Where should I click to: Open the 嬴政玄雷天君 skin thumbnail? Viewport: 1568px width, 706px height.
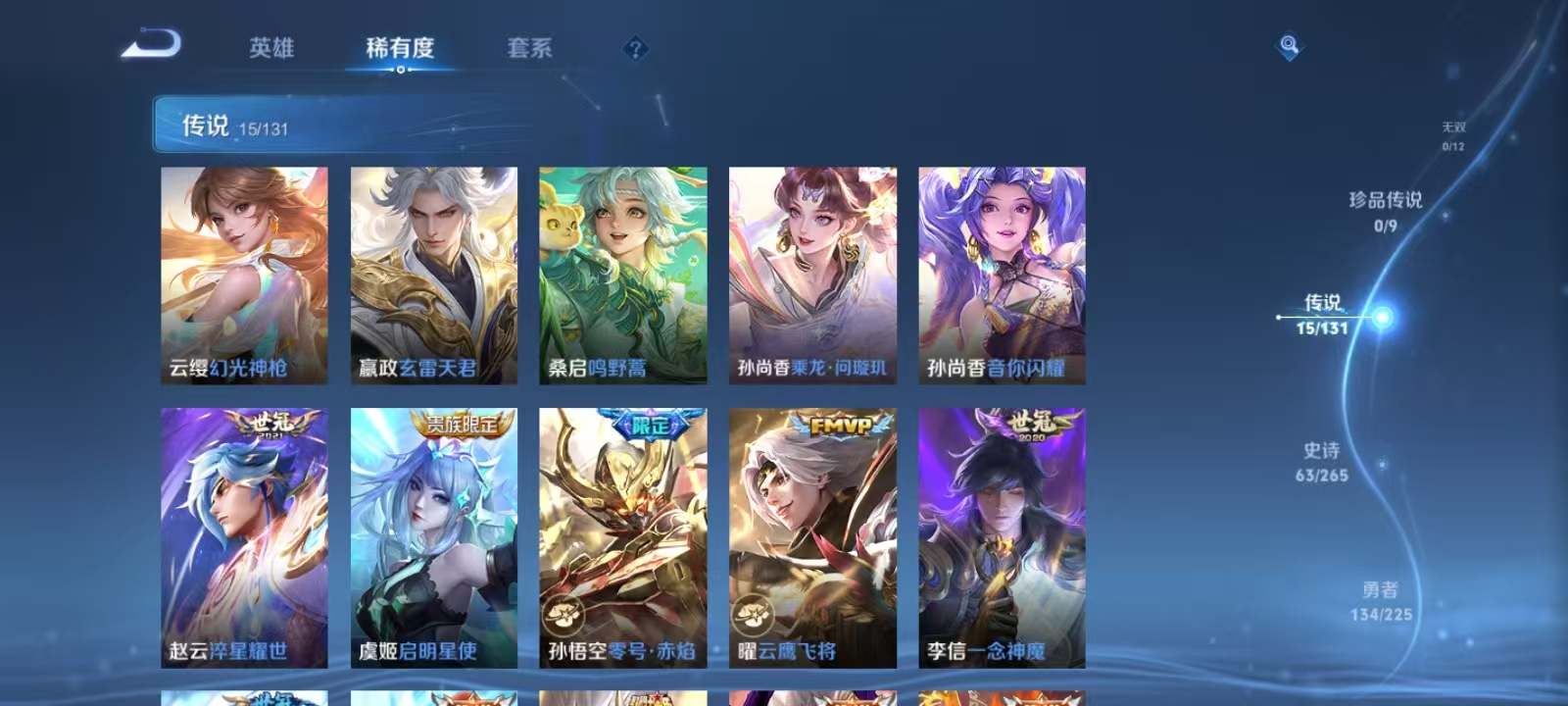(x=434, y=275)
